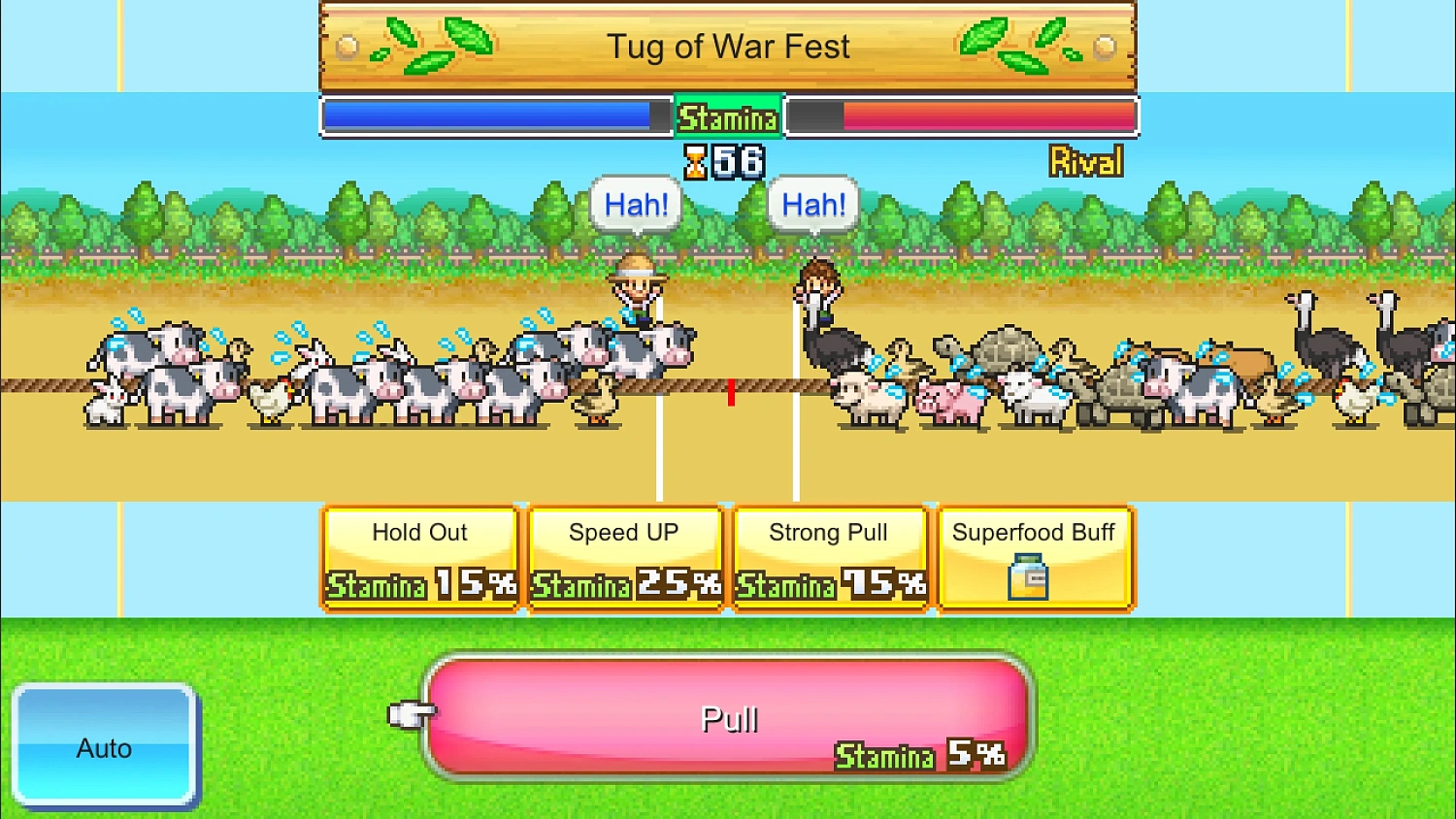Expand the Stamina 5% cost indicator
1456x819 pixels.
pos(919,756)
